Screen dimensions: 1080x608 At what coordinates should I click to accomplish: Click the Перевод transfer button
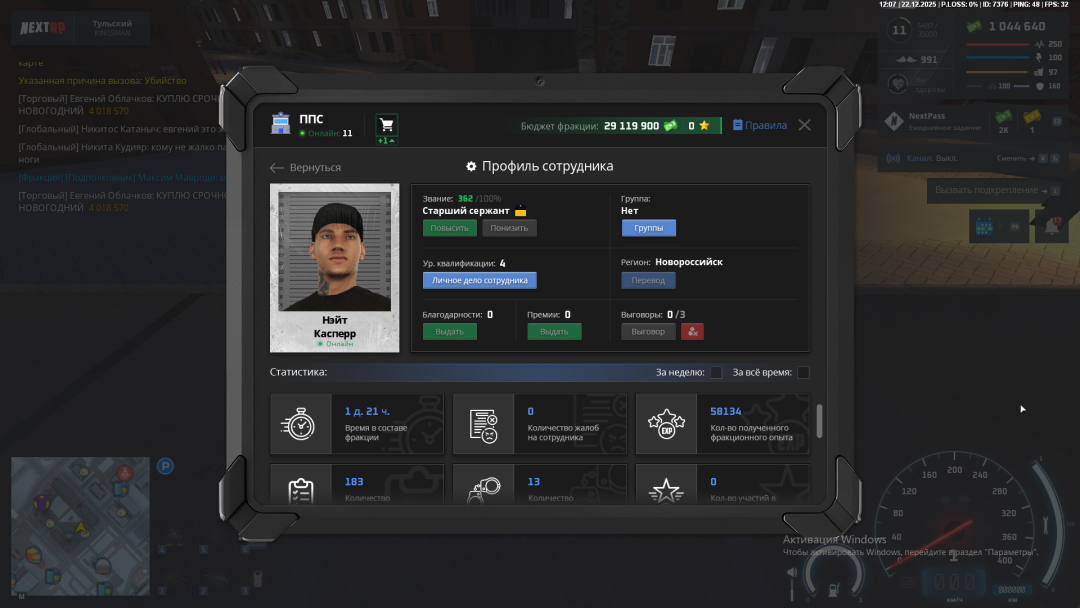tap(648, 280)
